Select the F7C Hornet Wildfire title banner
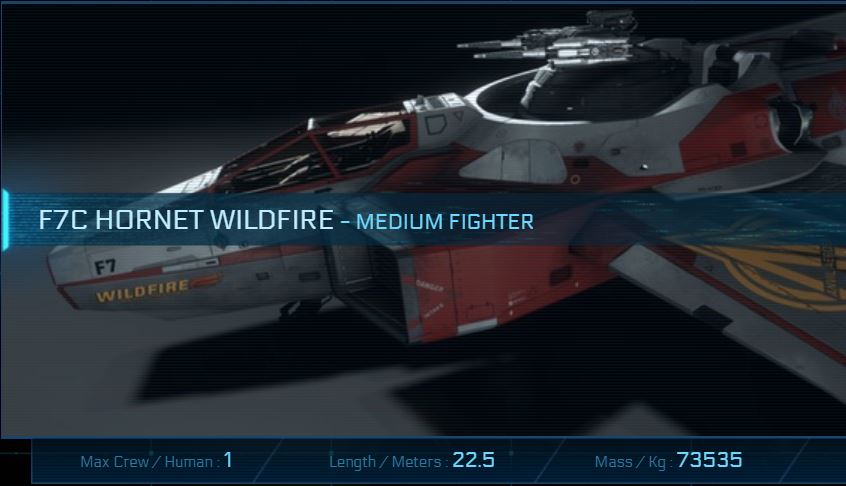 (x=286, y=220)
